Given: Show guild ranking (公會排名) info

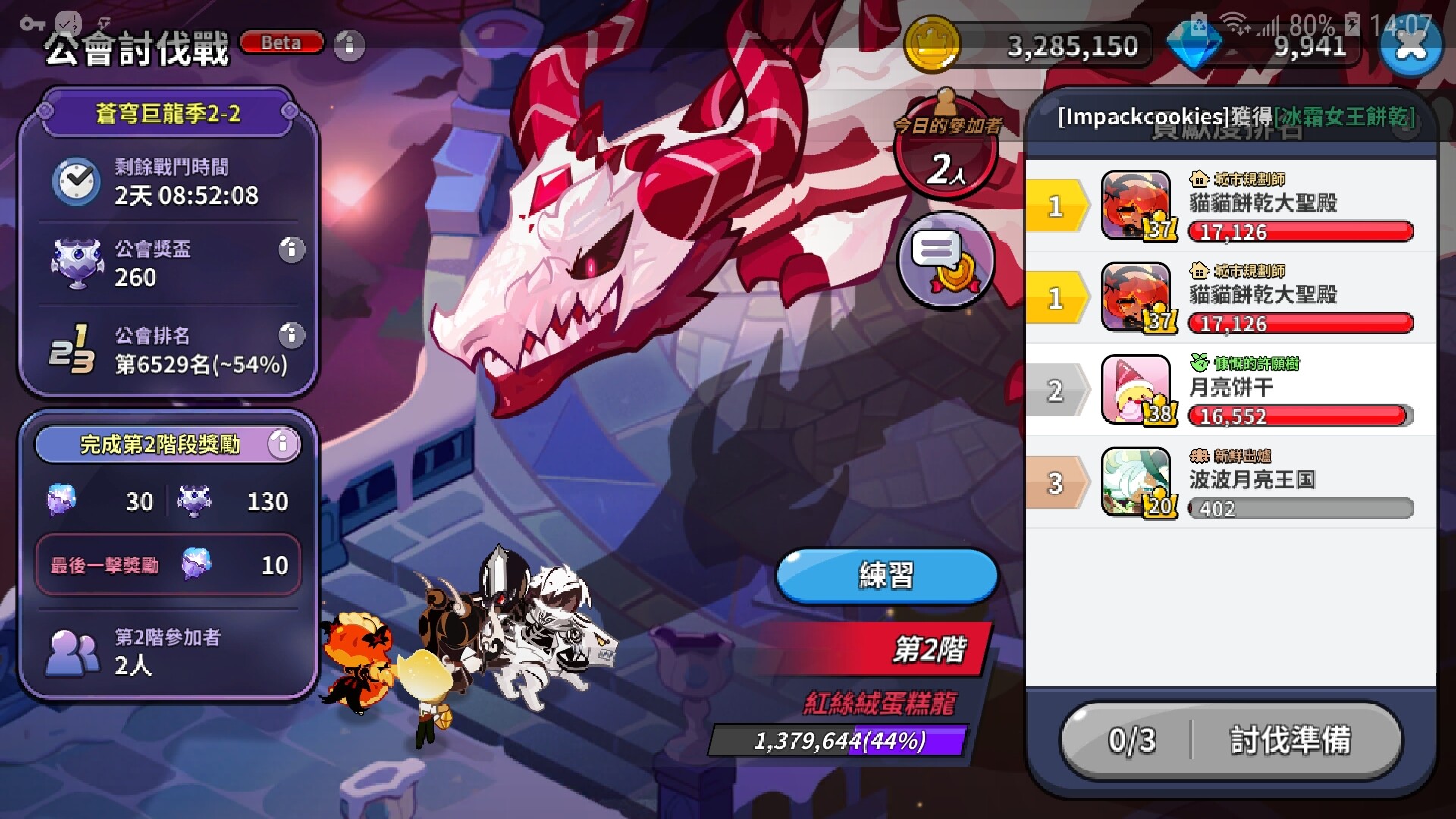Looking at the screenshot, I should coord(291,335).
